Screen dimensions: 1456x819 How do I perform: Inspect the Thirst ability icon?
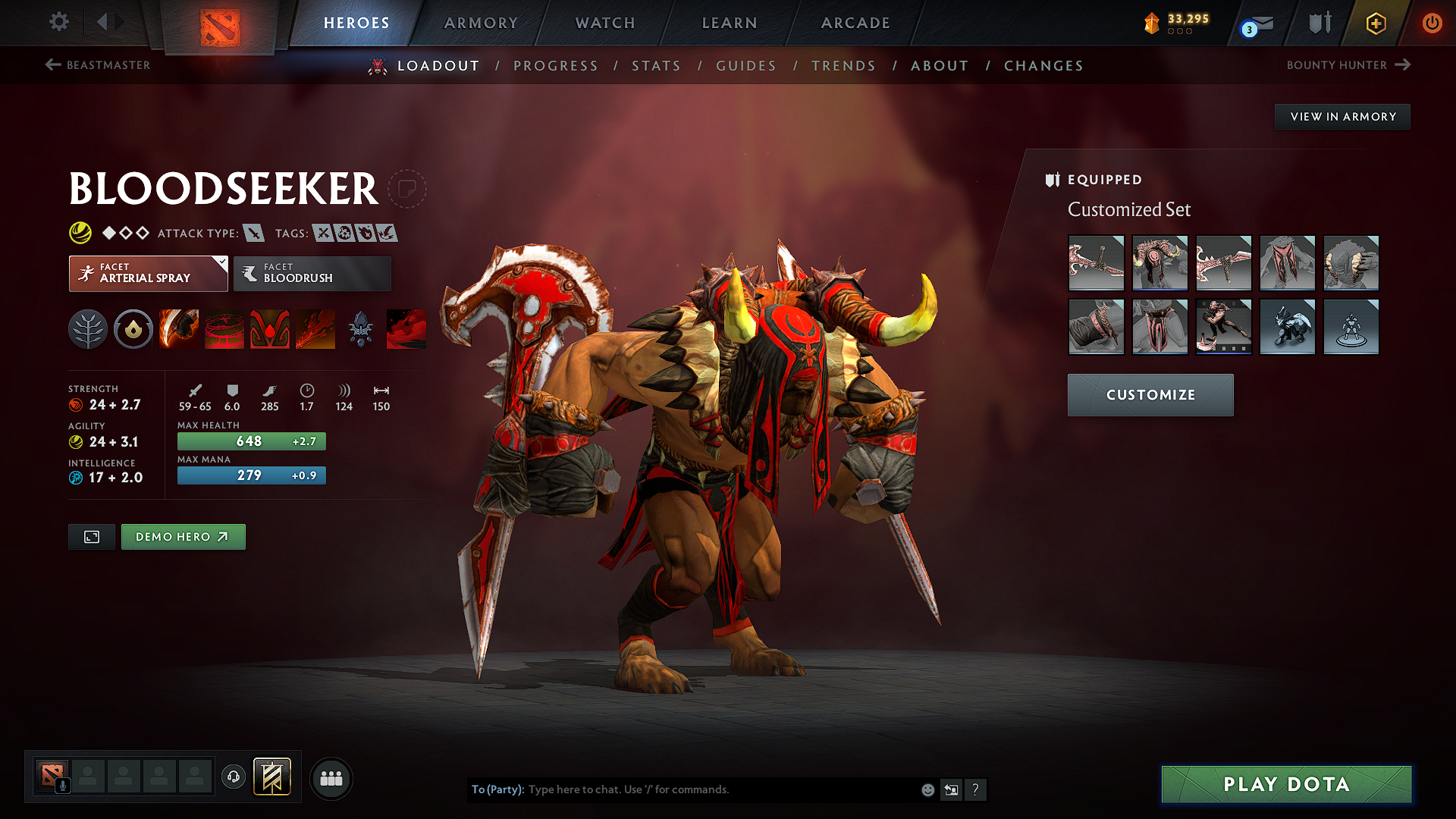[x=270, y=328]
